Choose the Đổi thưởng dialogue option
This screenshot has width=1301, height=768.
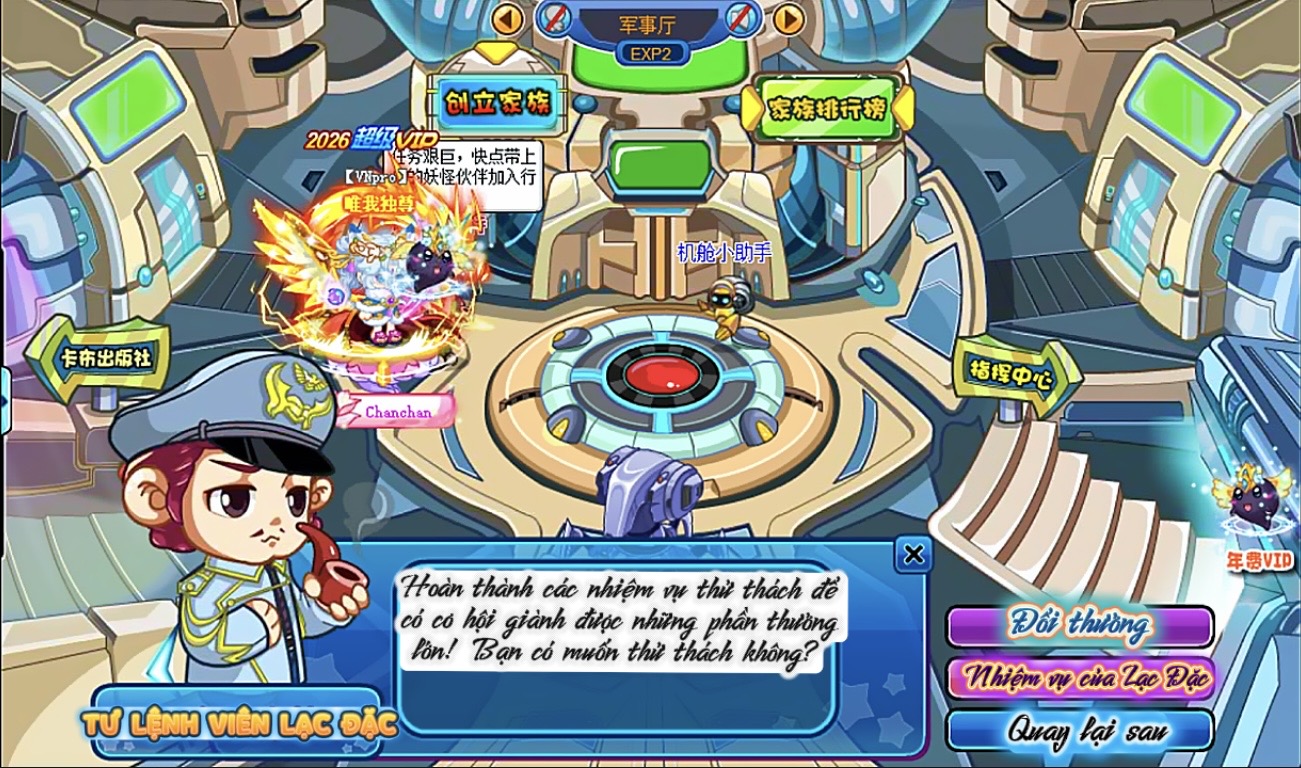[1079, 626]
